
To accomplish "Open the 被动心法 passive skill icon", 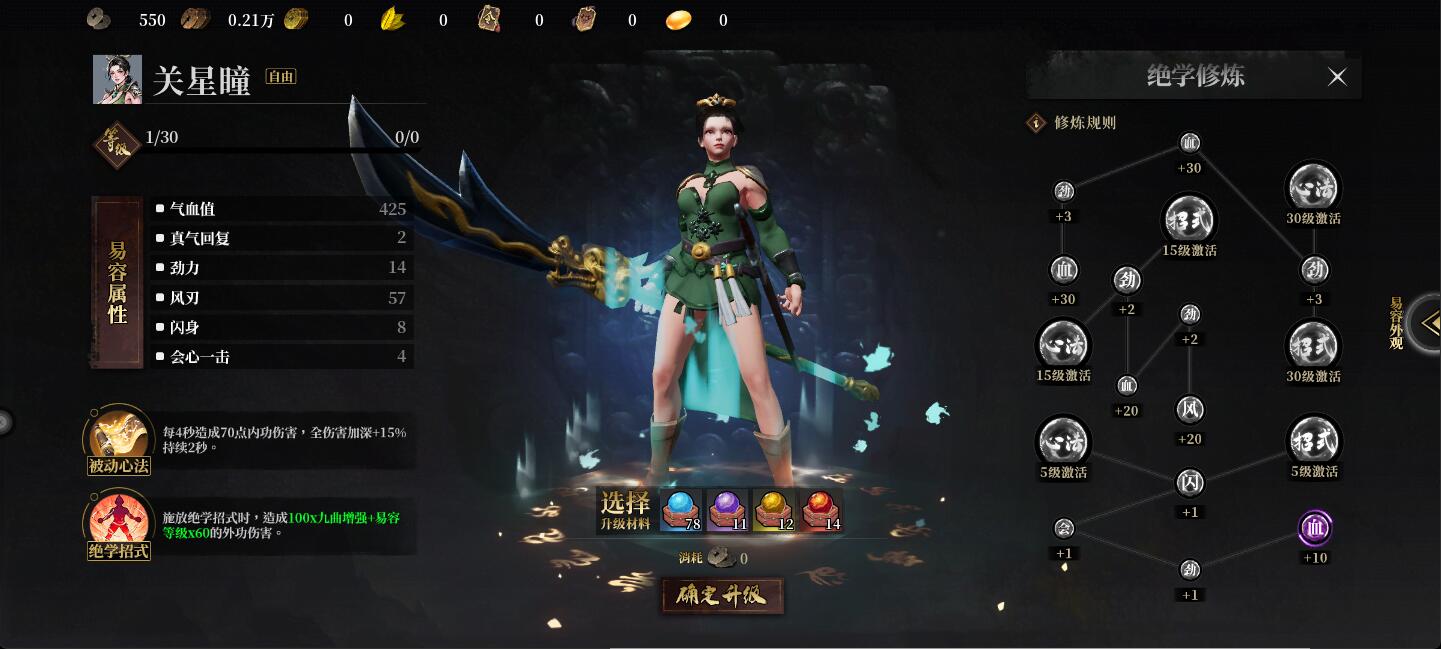I will coord(118,436).
